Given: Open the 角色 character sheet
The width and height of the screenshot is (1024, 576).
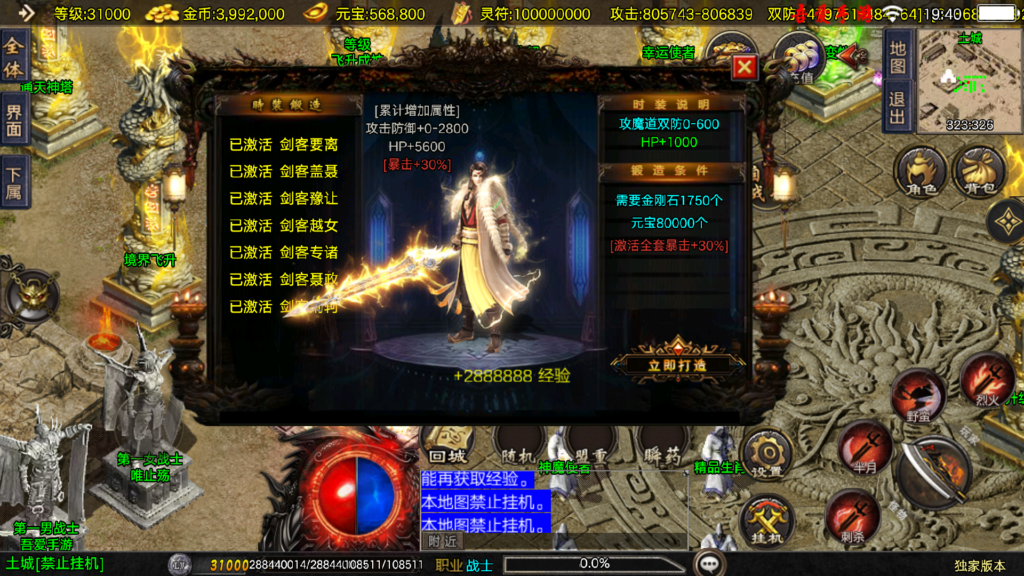Looking at the screenshot, I should [x=919, y=172].
